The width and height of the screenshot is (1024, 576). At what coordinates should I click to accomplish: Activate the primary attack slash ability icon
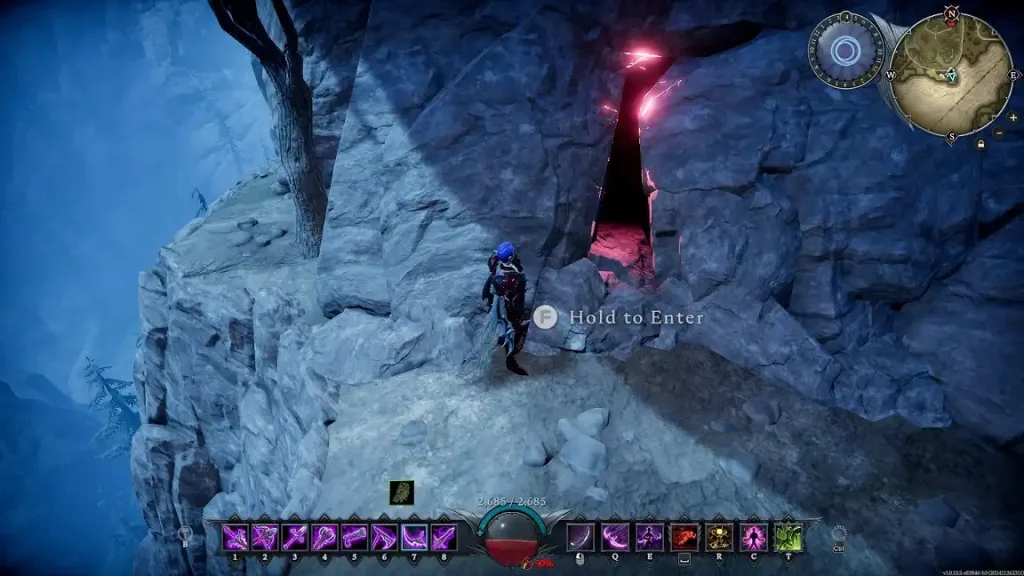click(580, 537)
